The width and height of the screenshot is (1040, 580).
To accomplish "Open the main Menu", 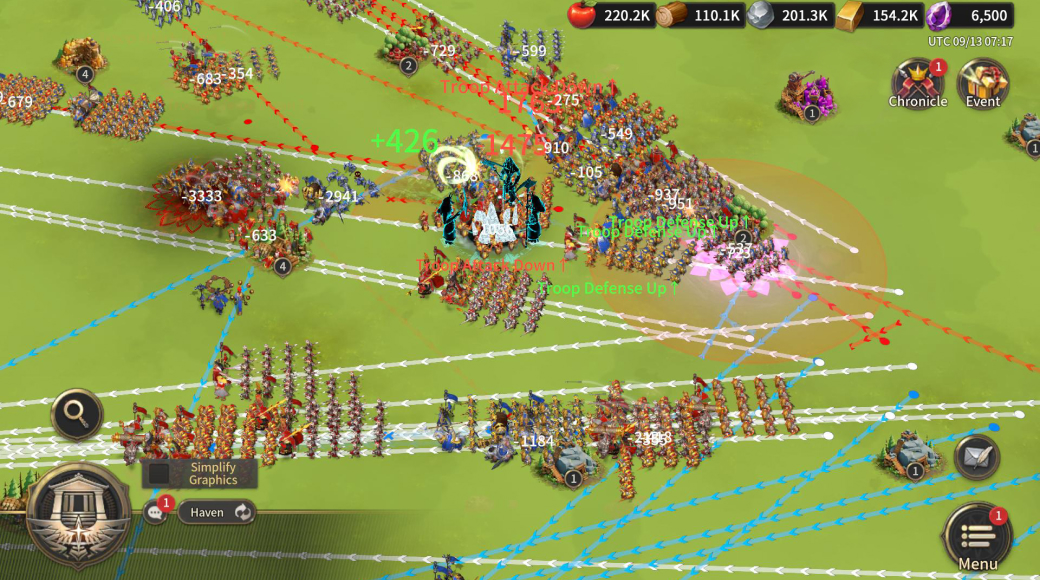I will click(977, 537).
